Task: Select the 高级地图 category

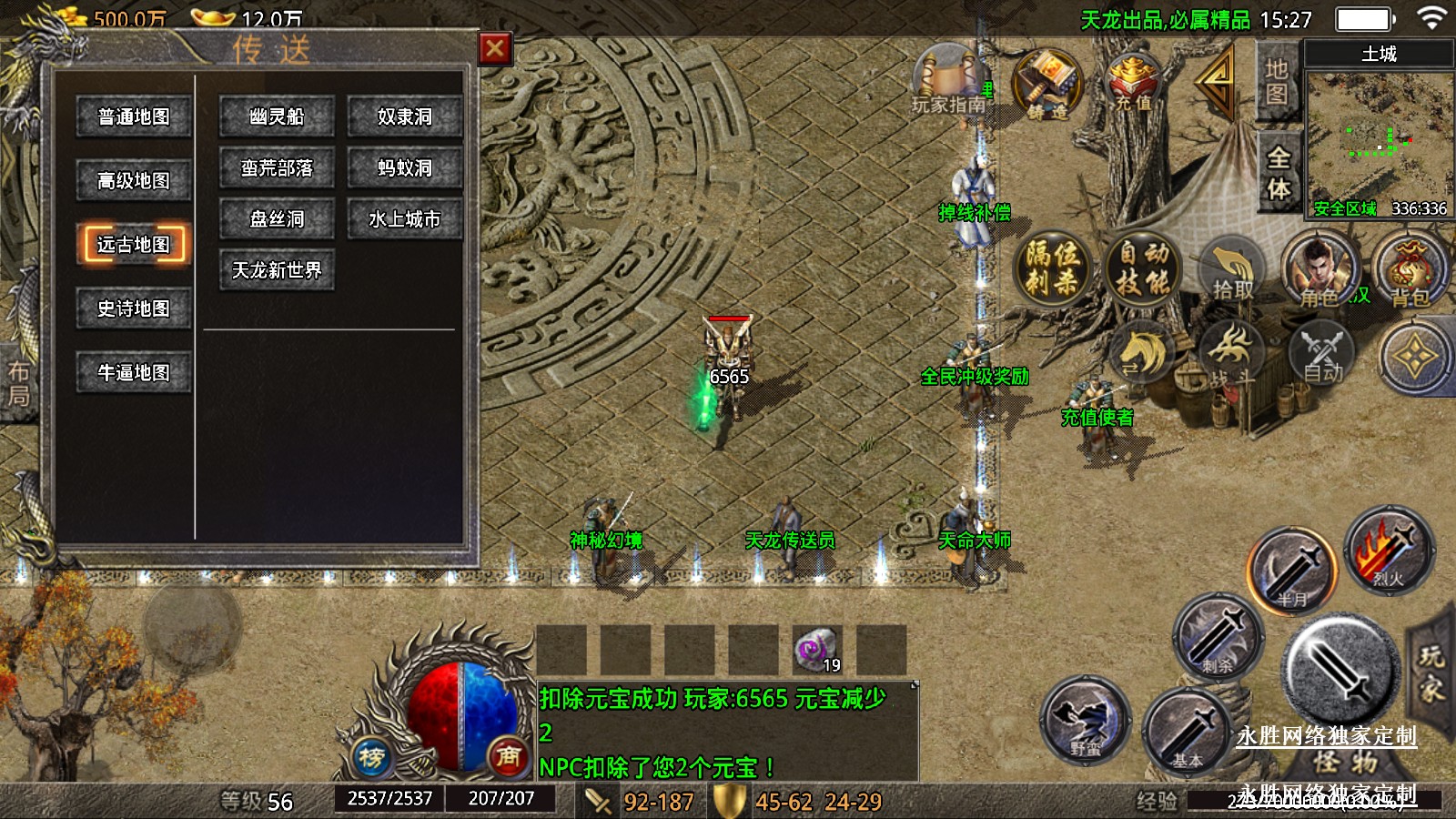Action: click(x=134, y=181)
